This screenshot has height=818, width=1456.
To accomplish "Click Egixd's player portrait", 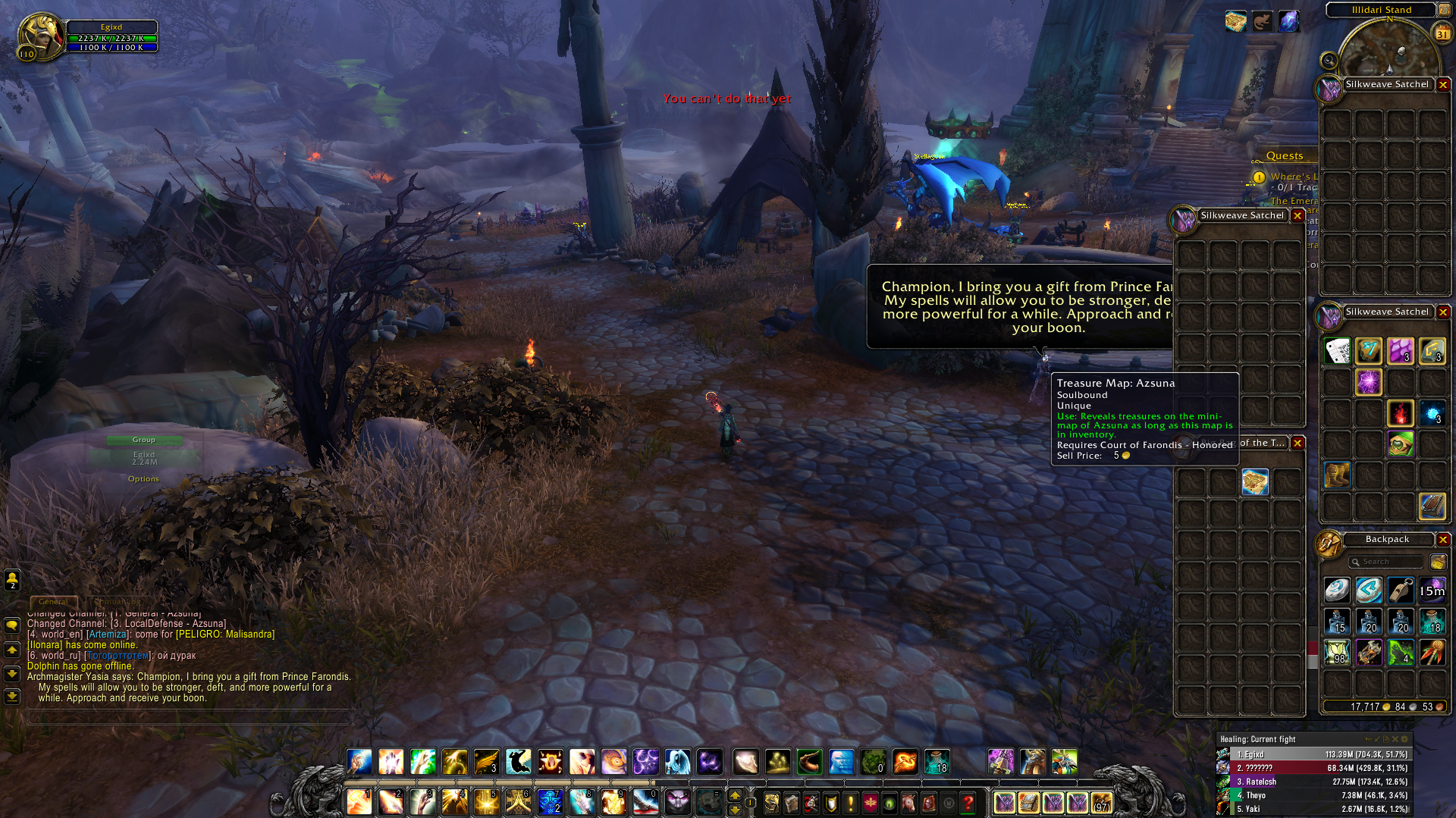I will 40,36.
